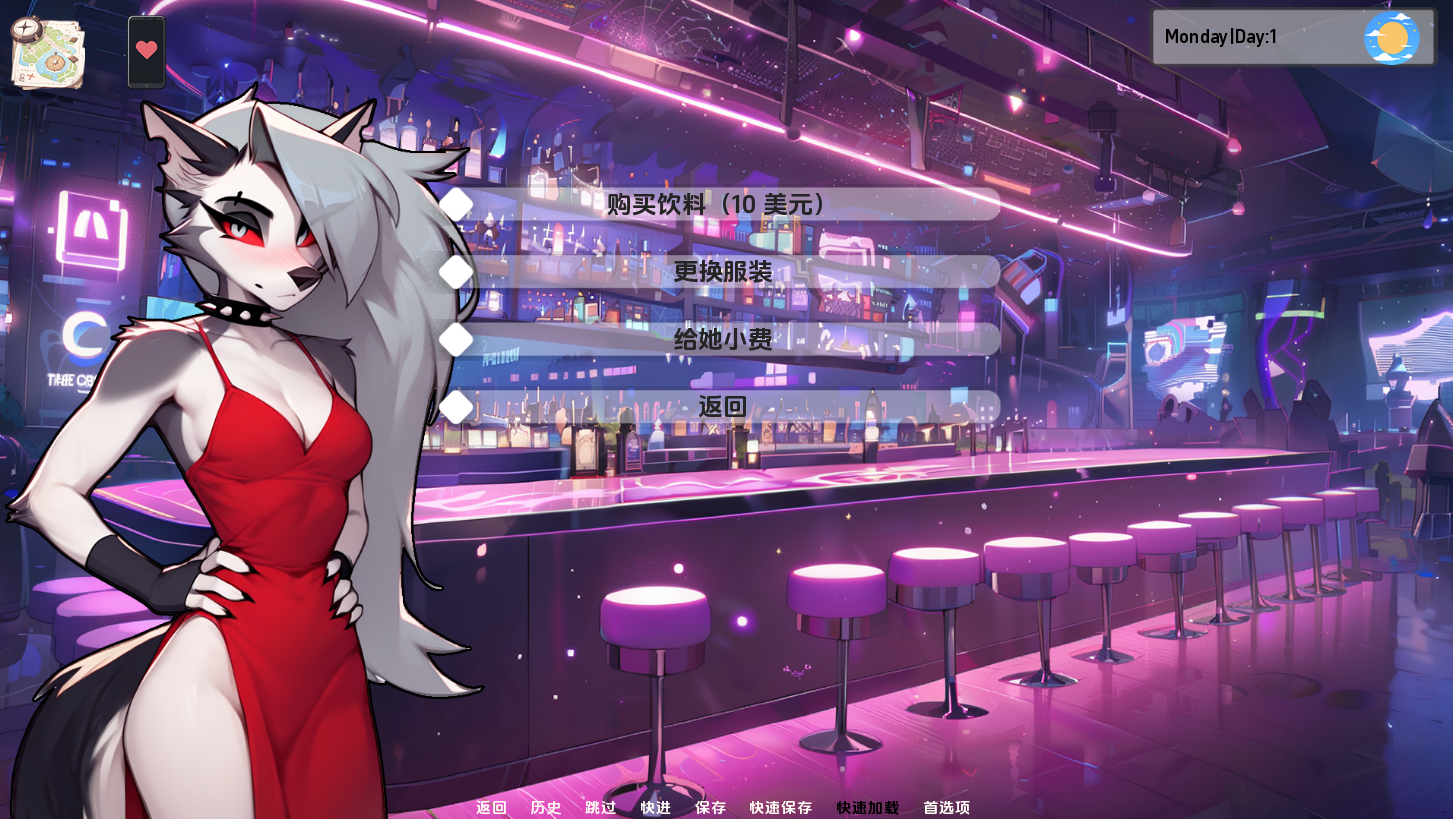Open the 保存 save screen
1453x819 pixels.
(x=710, y=807)
